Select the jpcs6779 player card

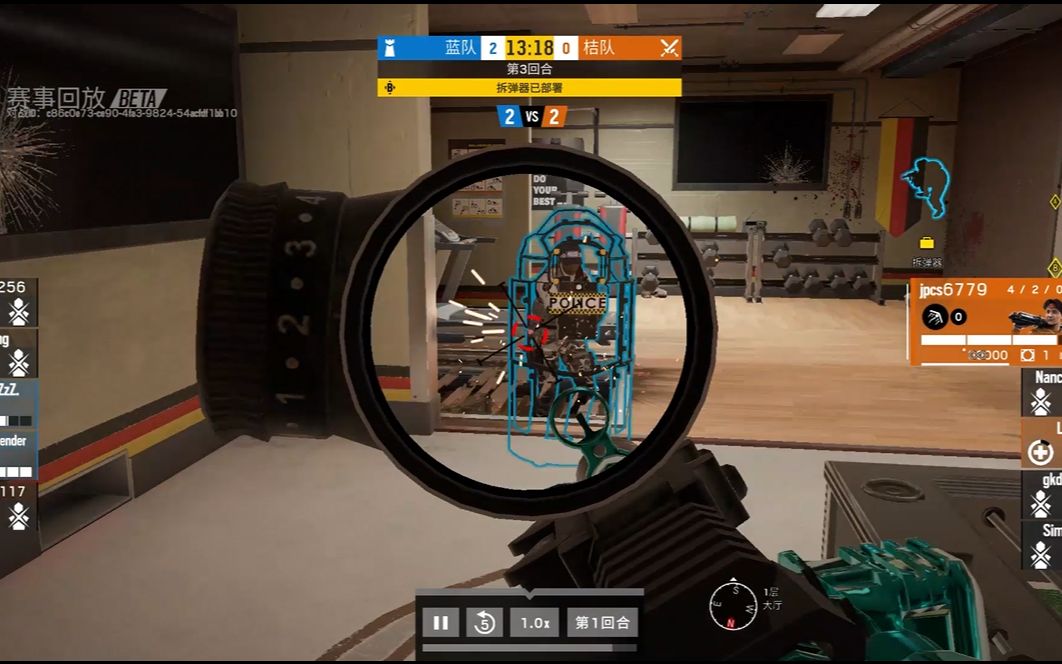(x=985, y=322)
